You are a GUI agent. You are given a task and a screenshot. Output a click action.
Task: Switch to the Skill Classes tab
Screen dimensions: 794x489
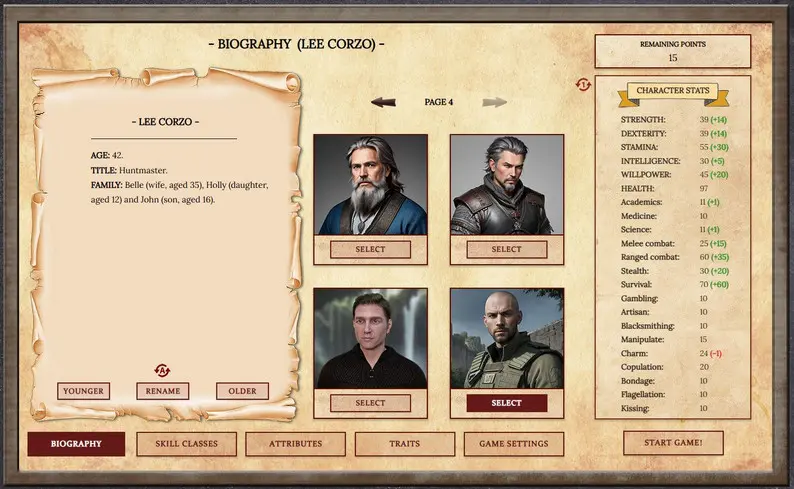186,444
